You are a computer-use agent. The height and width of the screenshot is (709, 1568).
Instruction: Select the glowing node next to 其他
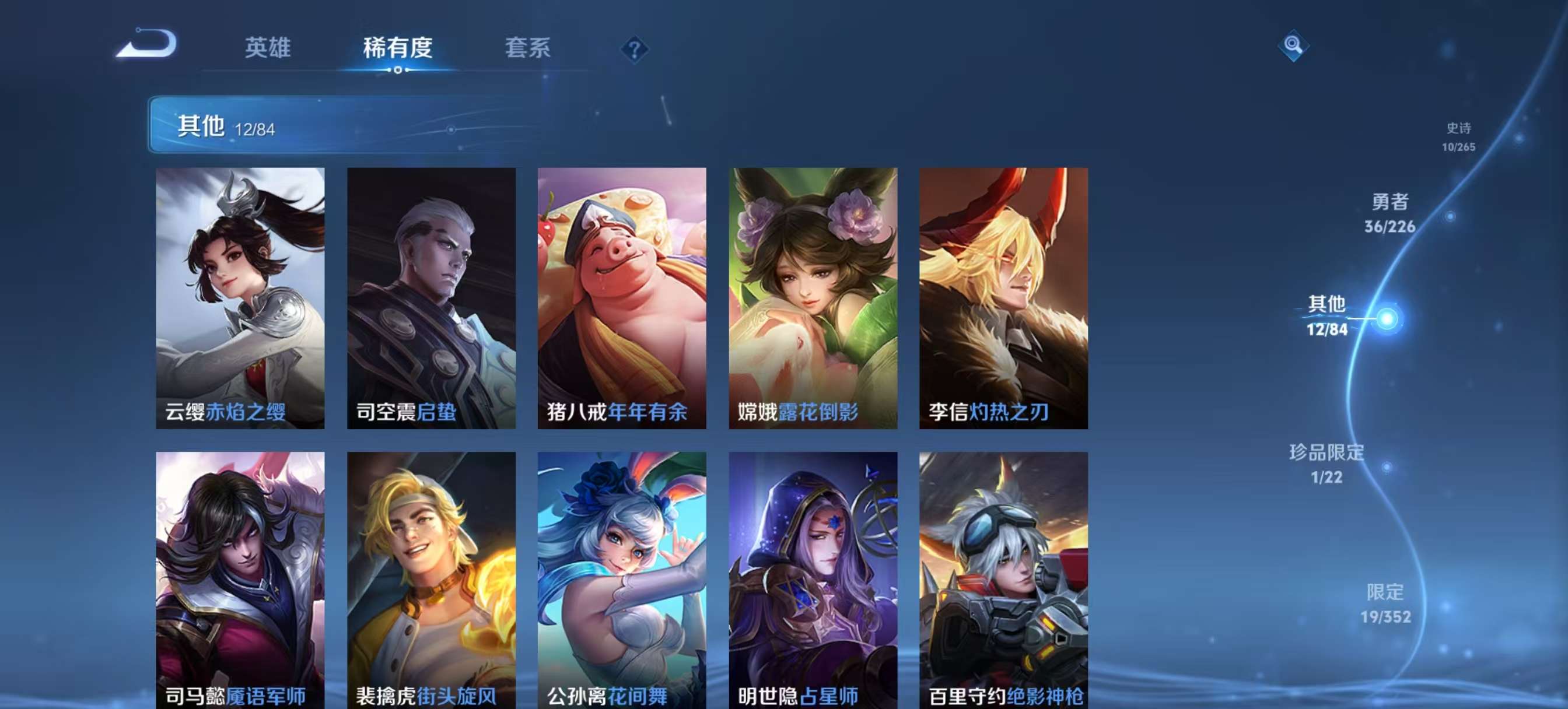pyautogui.click(x=1388, y=319)
